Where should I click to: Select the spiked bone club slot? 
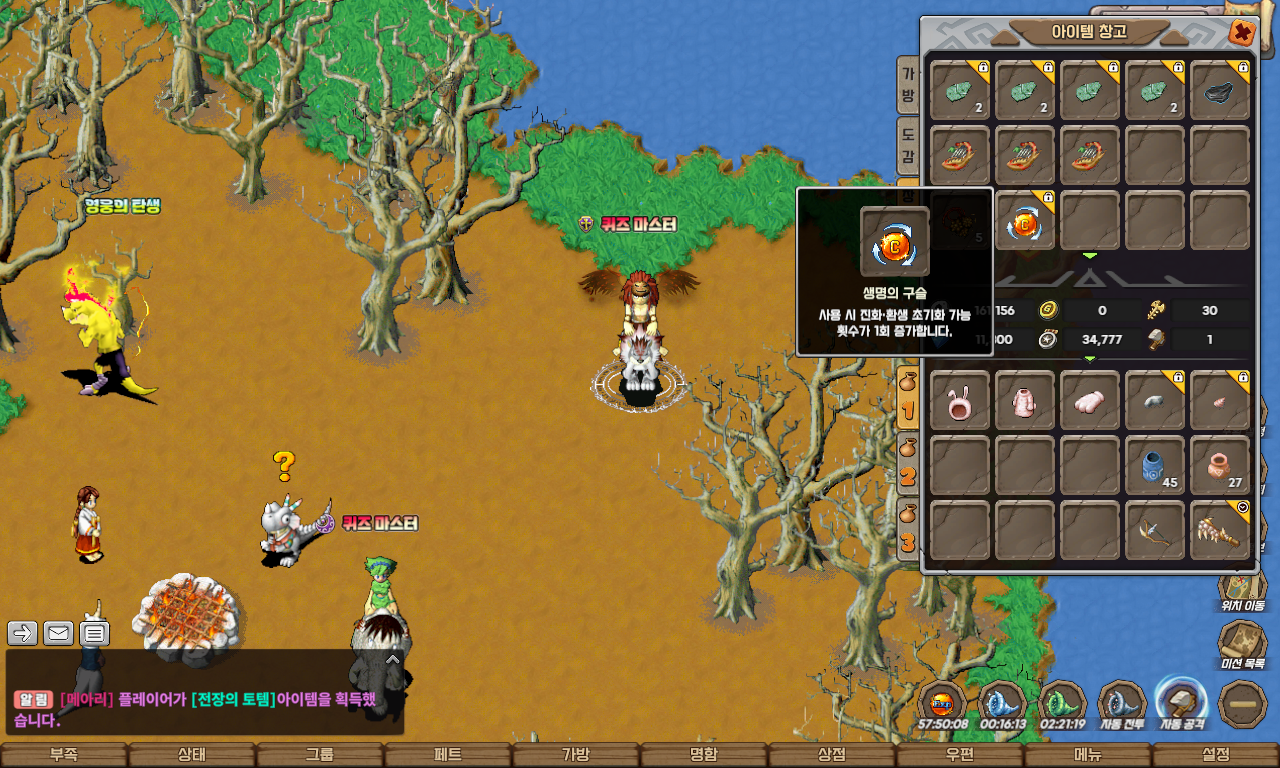pyautogui.click(x=1220, y=530)
